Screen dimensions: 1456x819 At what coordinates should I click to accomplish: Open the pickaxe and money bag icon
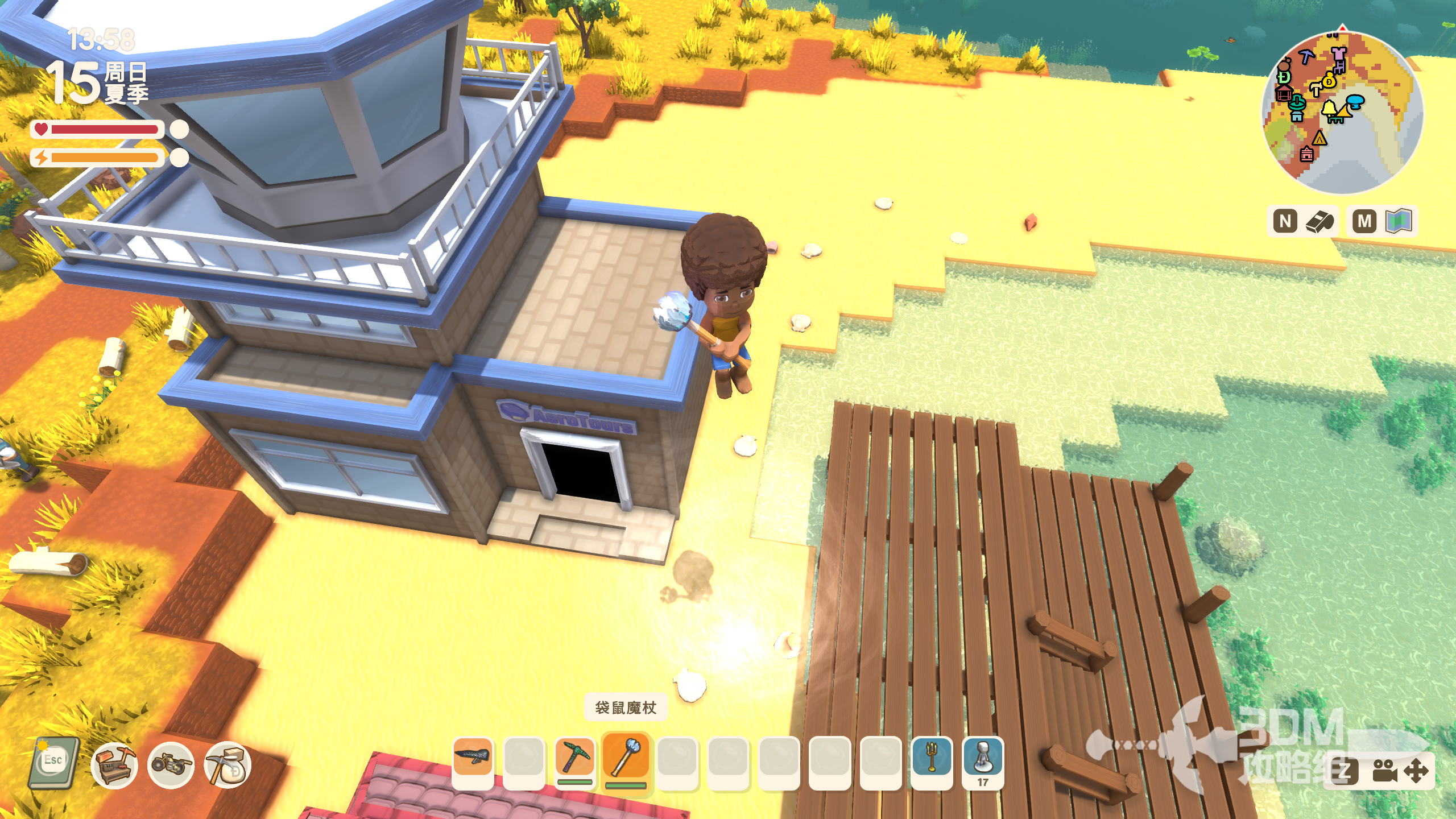click(227, 766)
